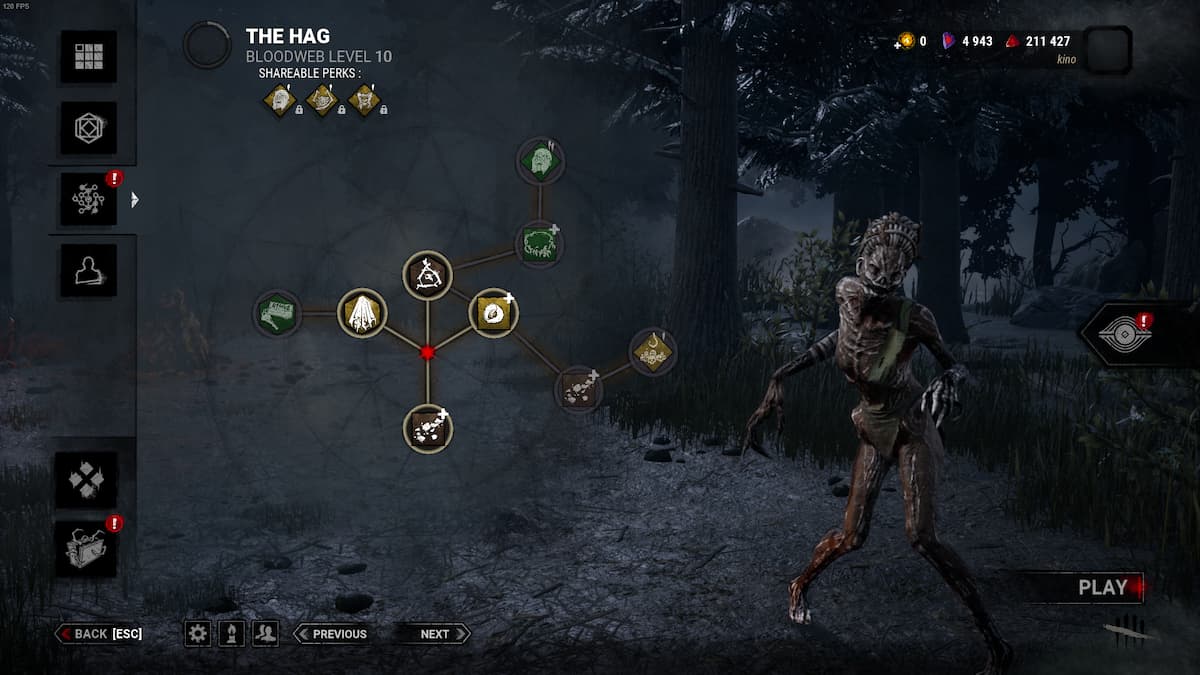The image size is (1200, 675).
Task: Select the green key offering node
Action: point(278,313)
